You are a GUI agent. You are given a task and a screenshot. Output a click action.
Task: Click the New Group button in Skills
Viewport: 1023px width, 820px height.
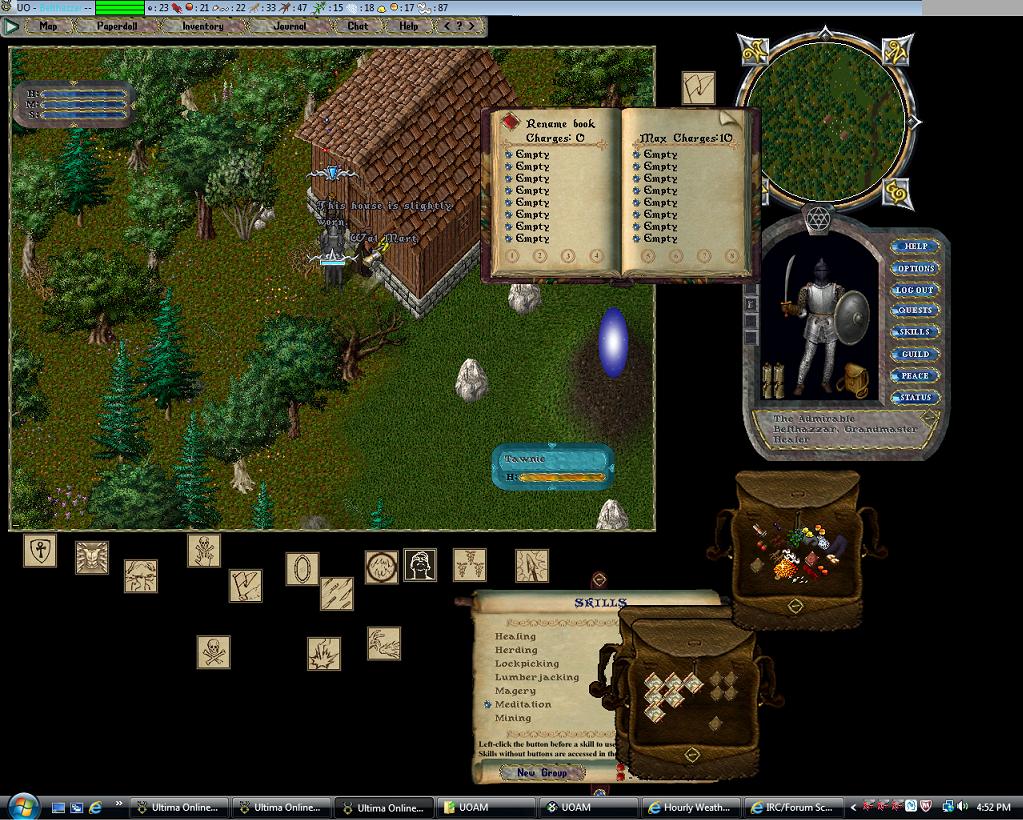pos(541,772)
